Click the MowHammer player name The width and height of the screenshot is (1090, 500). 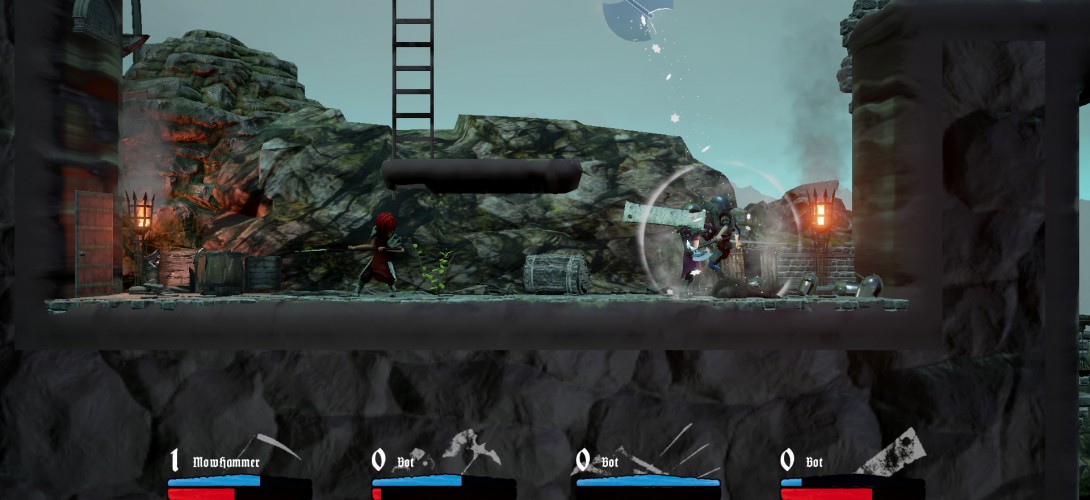[226, 462]
